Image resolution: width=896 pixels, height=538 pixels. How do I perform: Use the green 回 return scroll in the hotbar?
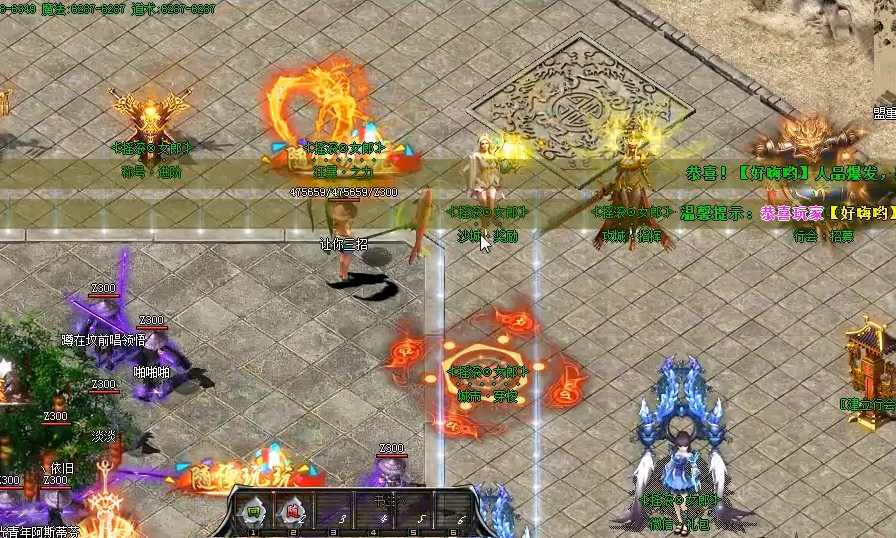[x=253, y=511]
